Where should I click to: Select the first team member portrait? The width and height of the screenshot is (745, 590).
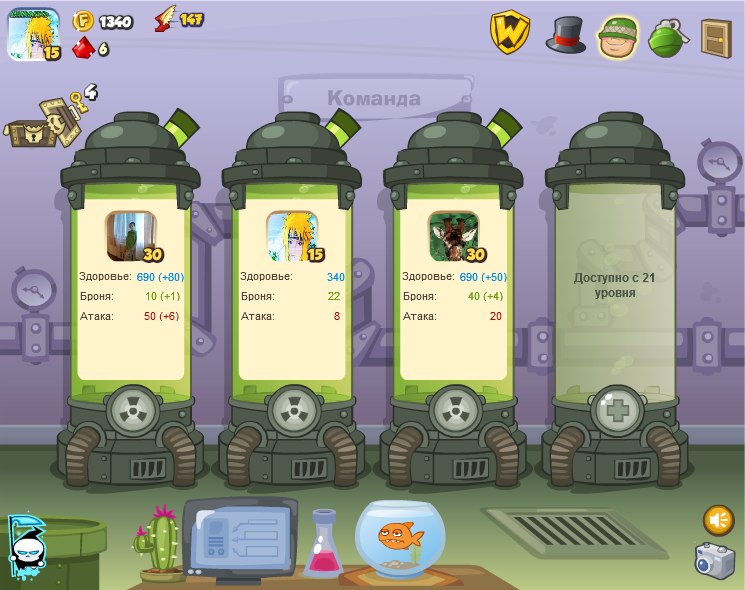[131, 236]
